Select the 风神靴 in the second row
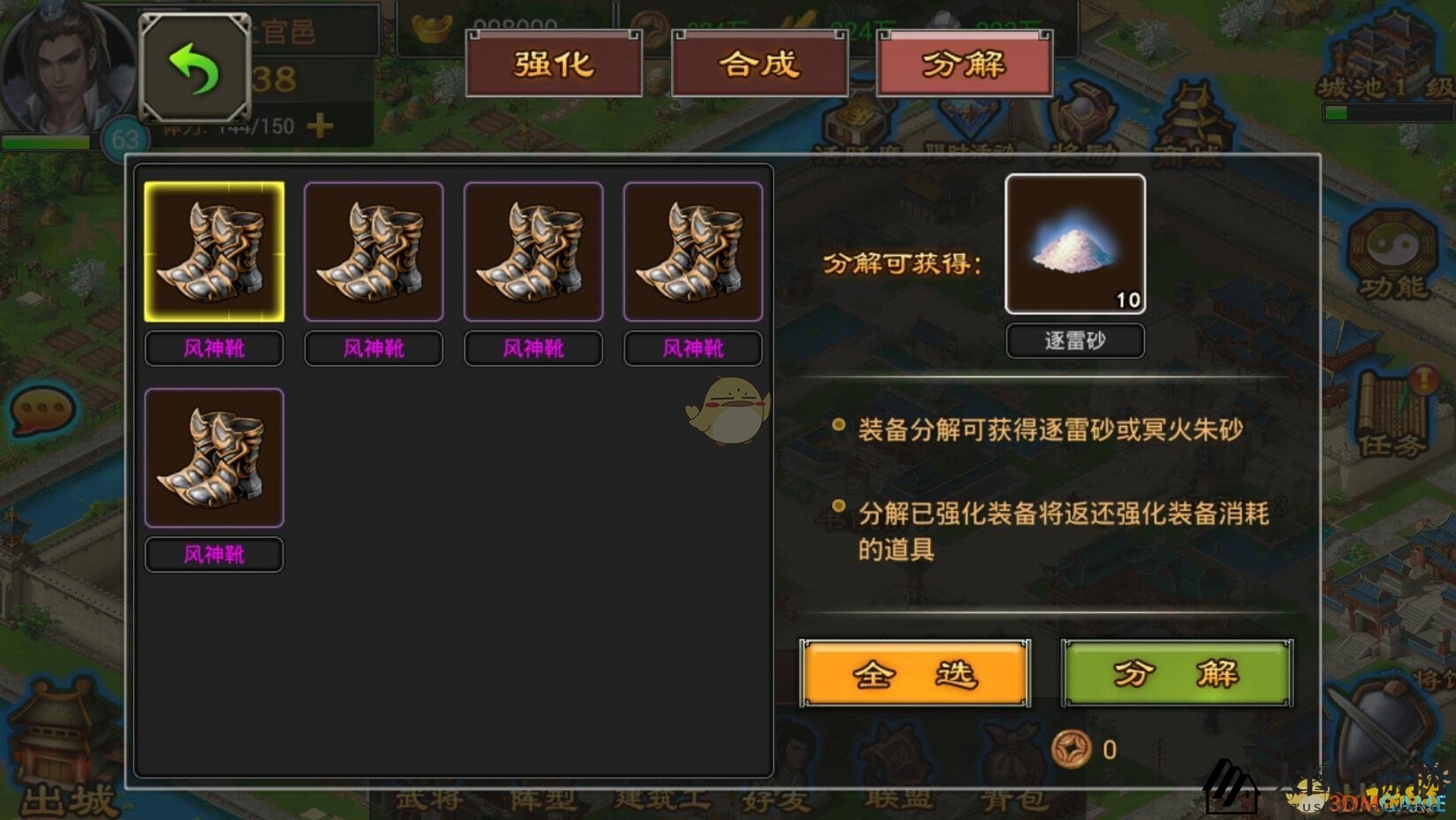 (x=214, y=457)
